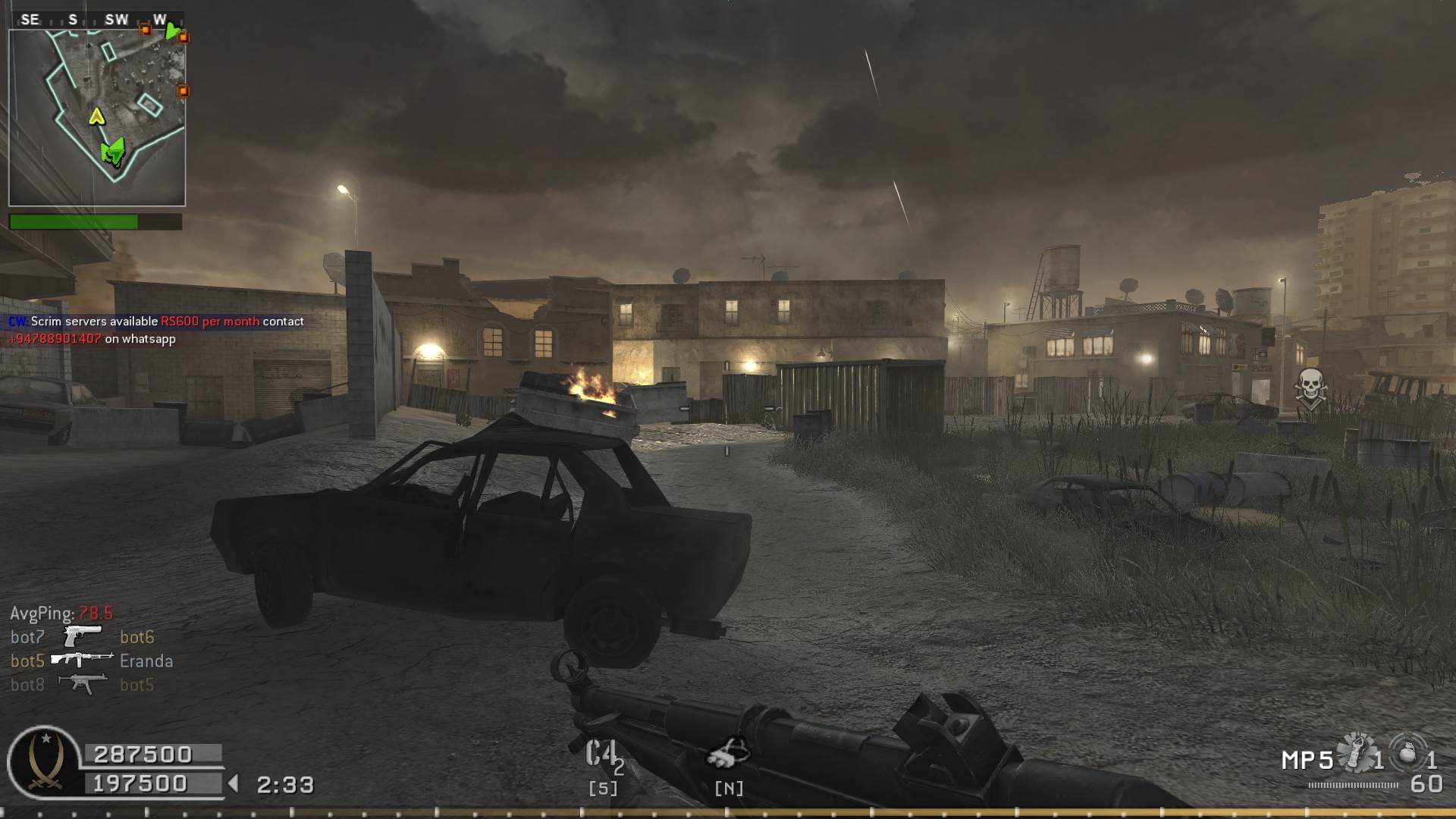Click the crossed swords team emblem
Image resolution: width=1456 pixels, height=819 pixels.
(x=44, y=762)
